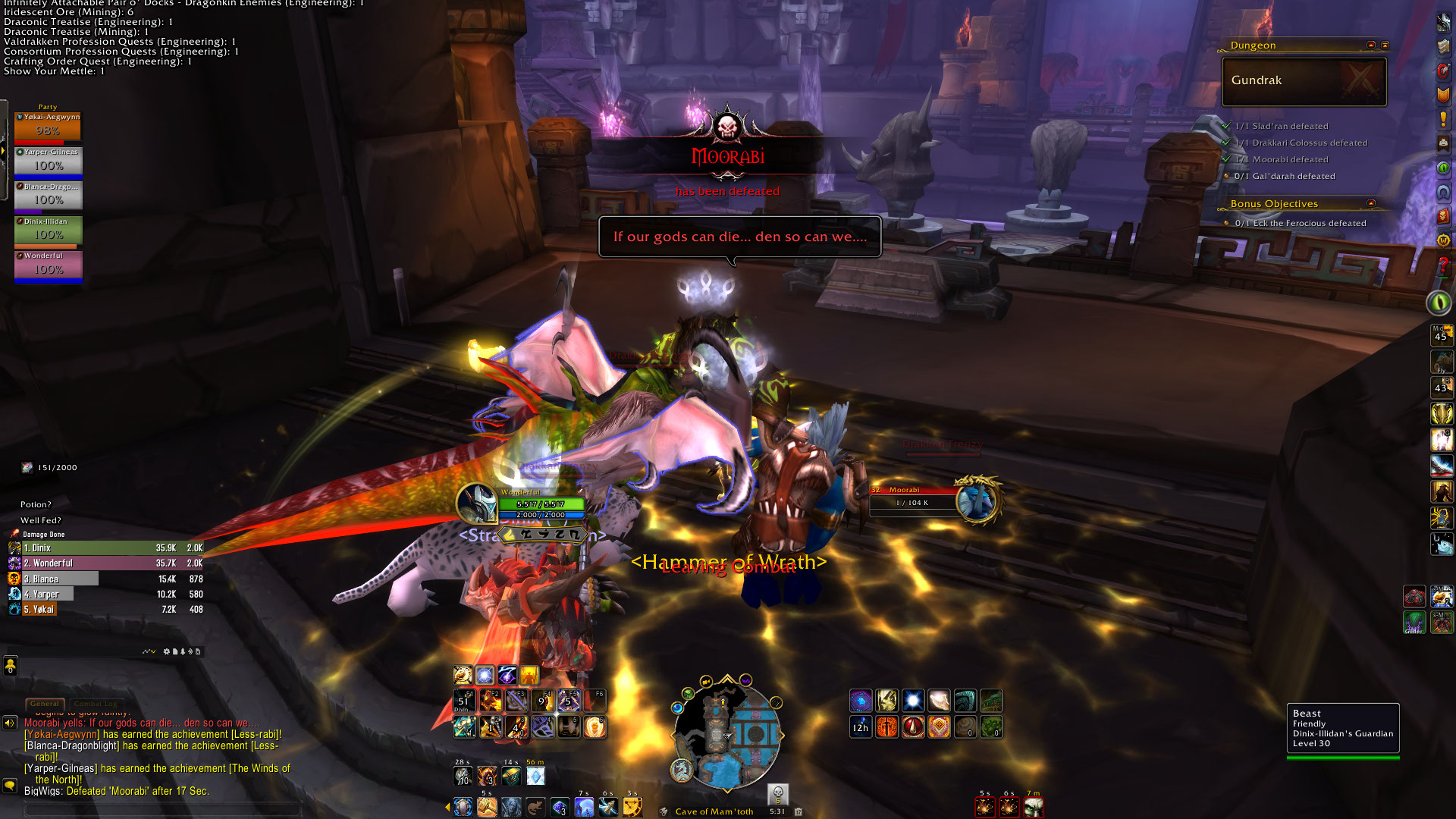Open the damage meter settings gear
This screenshot has width=1456, height=819.
[x=167, y=651]
